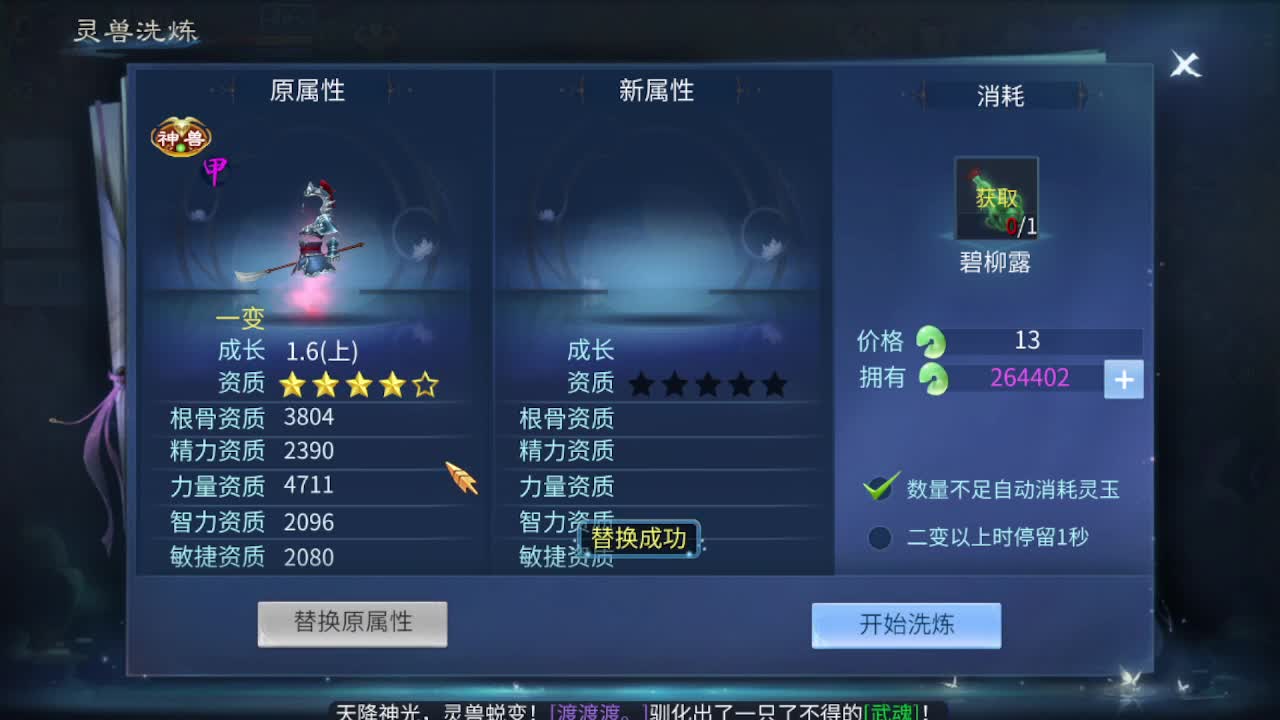Click the 获取 overlay on the item
This screenshot has height=720, width=1280.
[994, 198]
